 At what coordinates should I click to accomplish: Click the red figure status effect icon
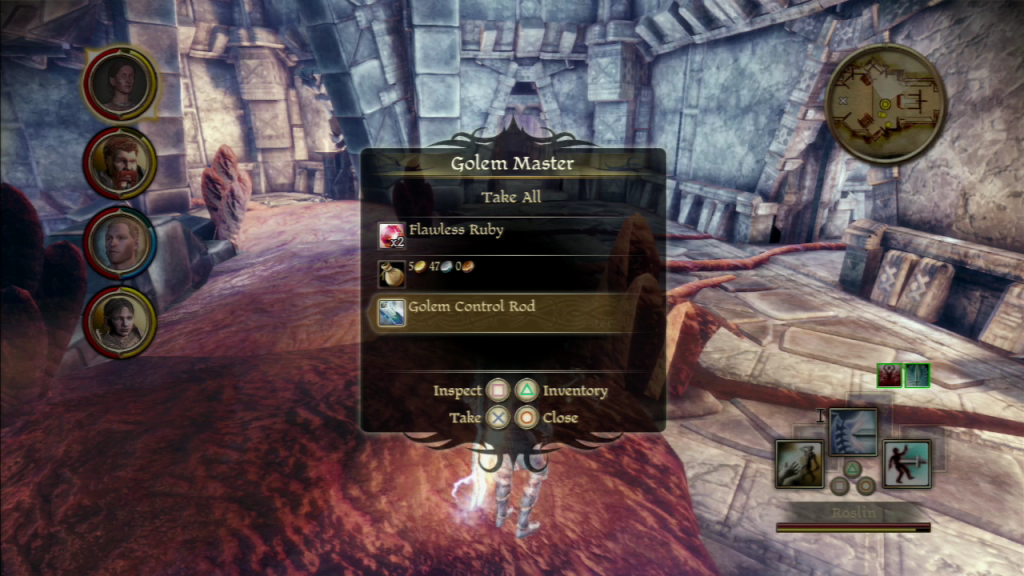(889, 375)
